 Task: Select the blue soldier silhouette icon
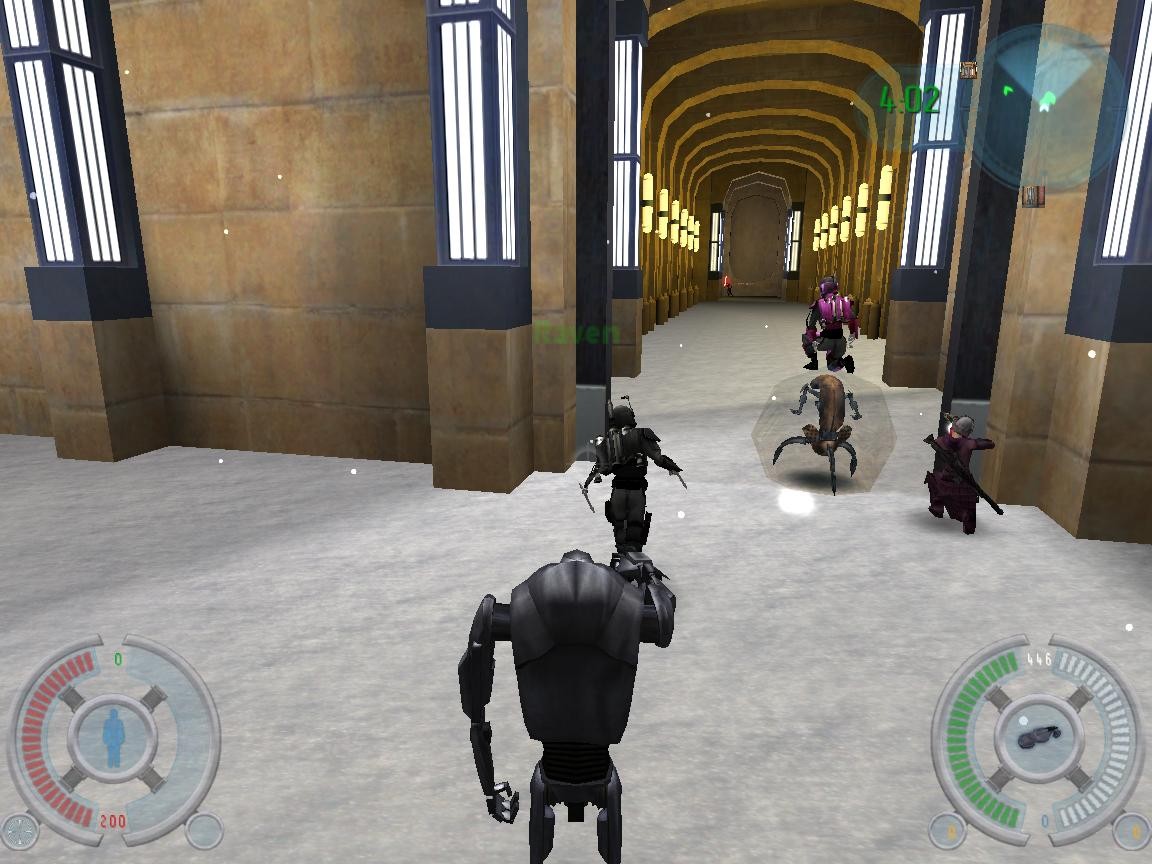(113, 738)
